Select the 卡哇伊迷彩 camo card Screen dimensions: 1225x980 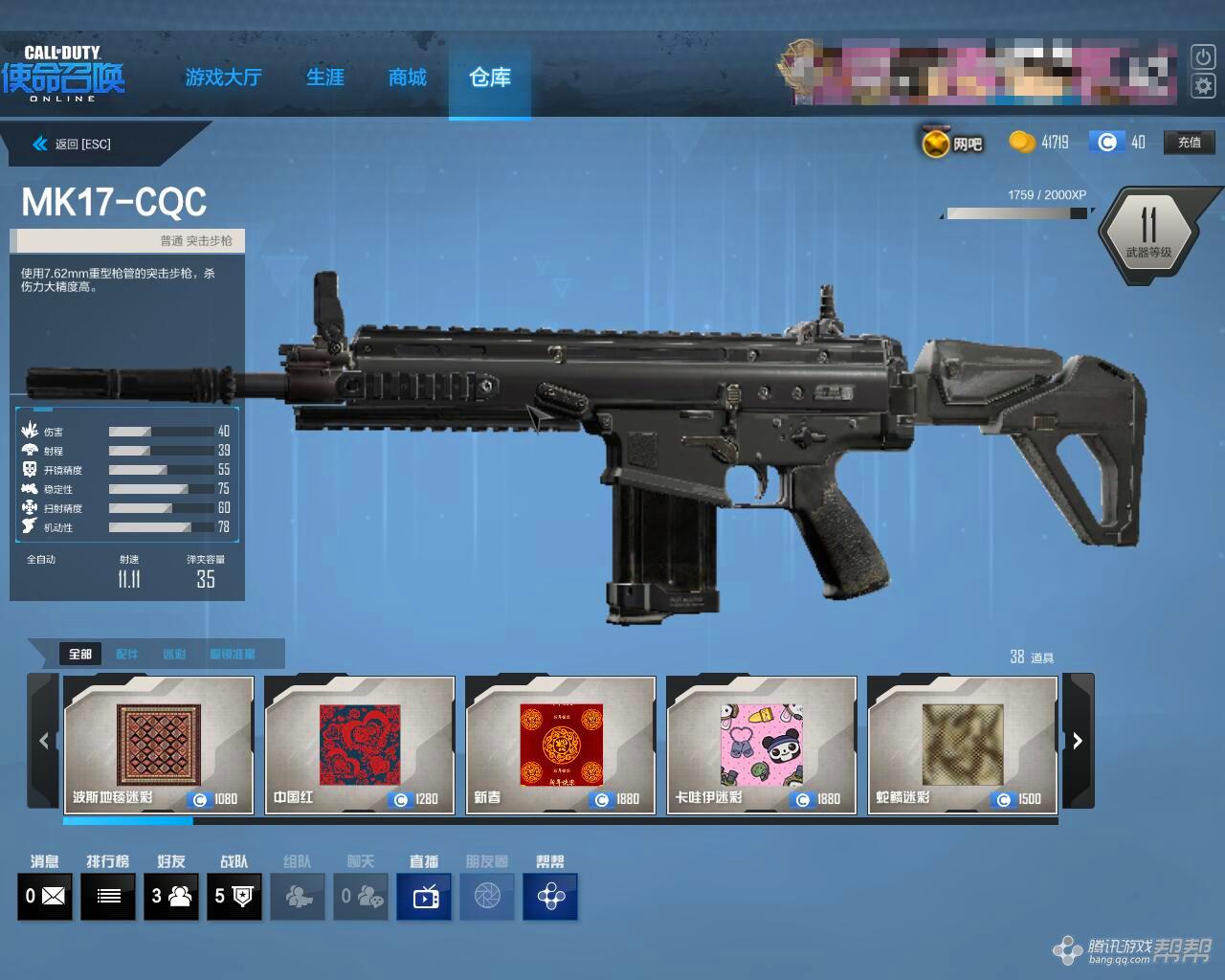point(762,745)
